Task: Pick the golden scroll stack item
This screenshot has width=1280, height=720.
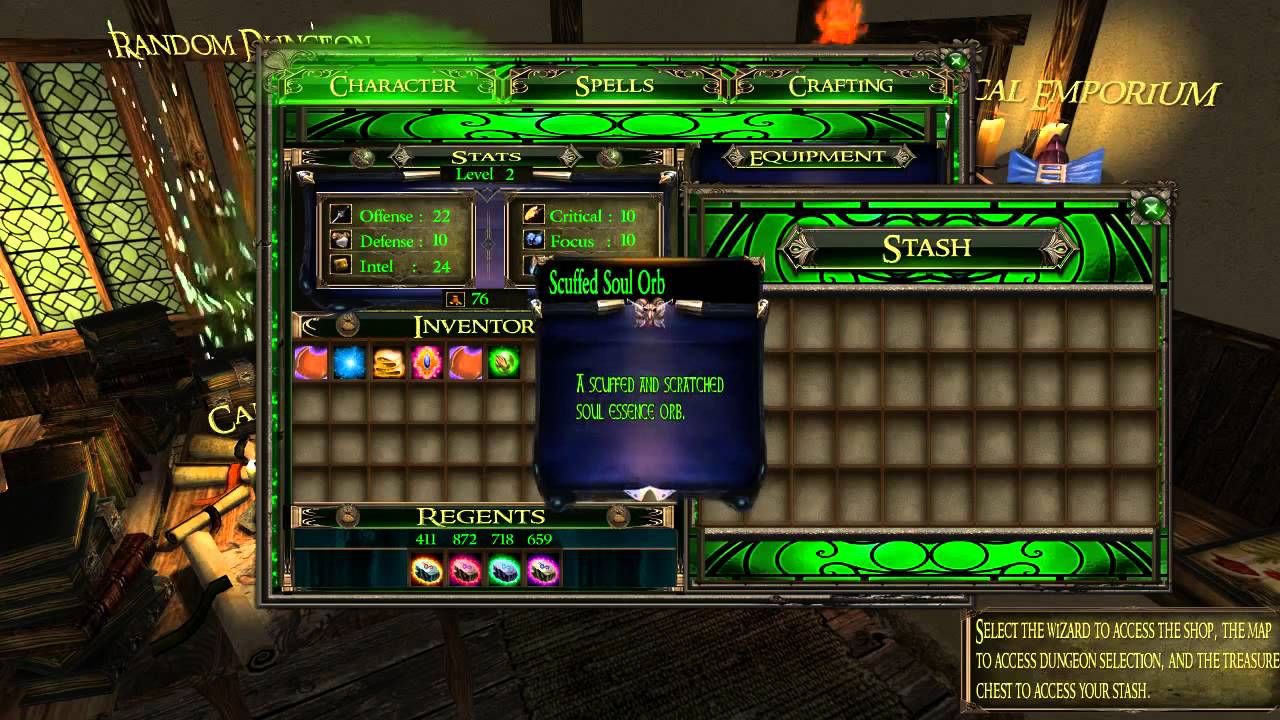Action: point(388,363)
